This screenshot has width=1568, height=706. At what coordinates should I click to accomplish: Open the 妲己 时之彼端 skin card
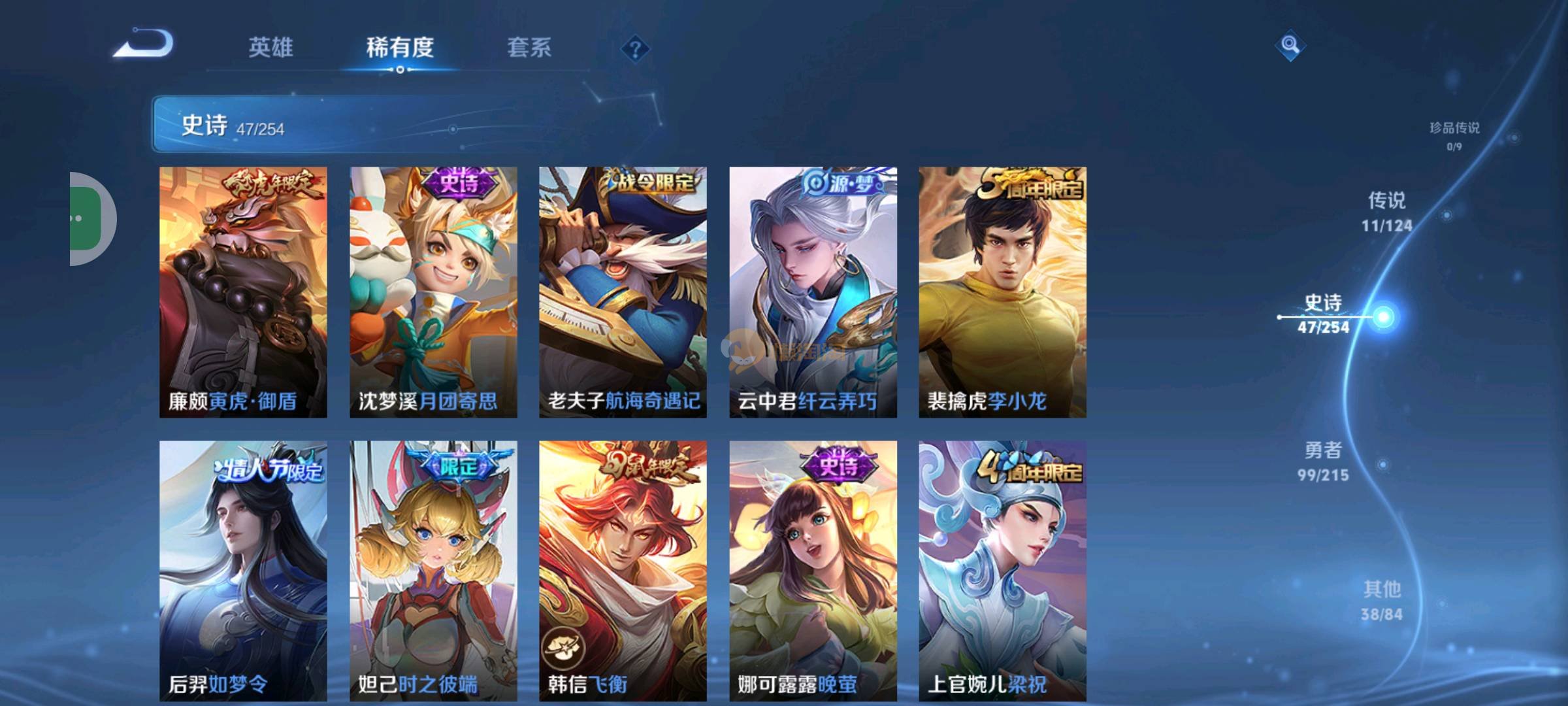click(x=433, y=570)
